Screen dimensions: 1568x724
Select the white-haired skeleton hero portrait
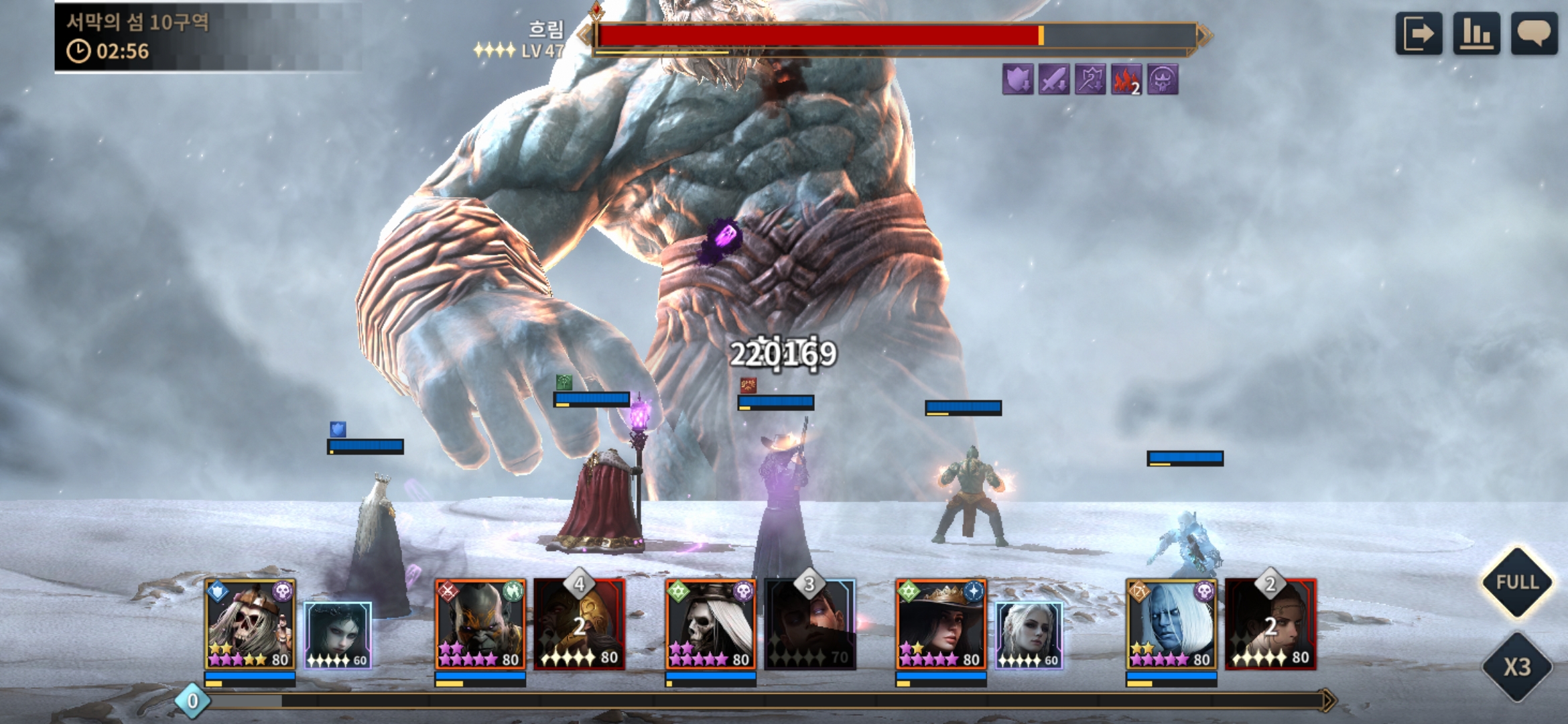(x=710, y=625)
